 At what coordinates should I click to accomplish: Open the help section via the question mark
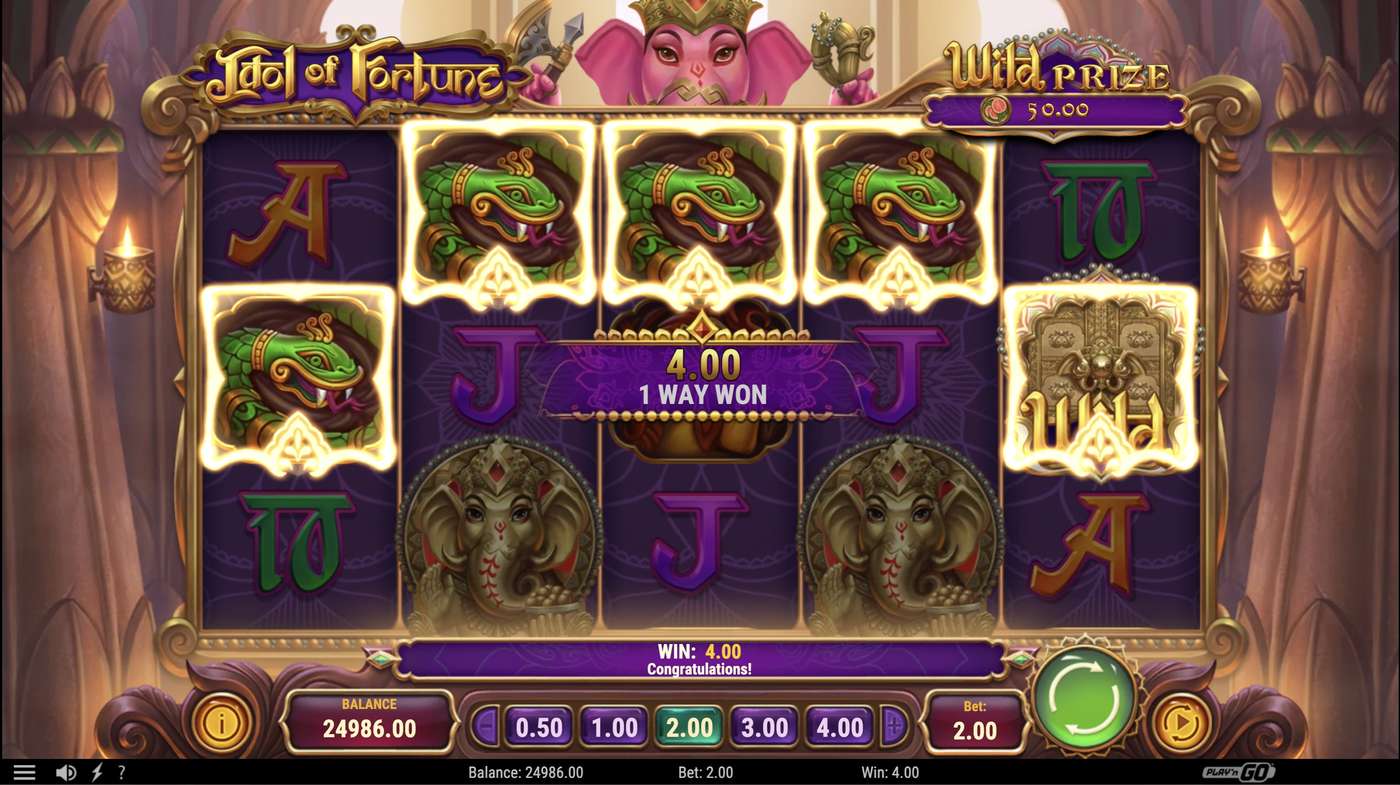(x=120, y=771)
